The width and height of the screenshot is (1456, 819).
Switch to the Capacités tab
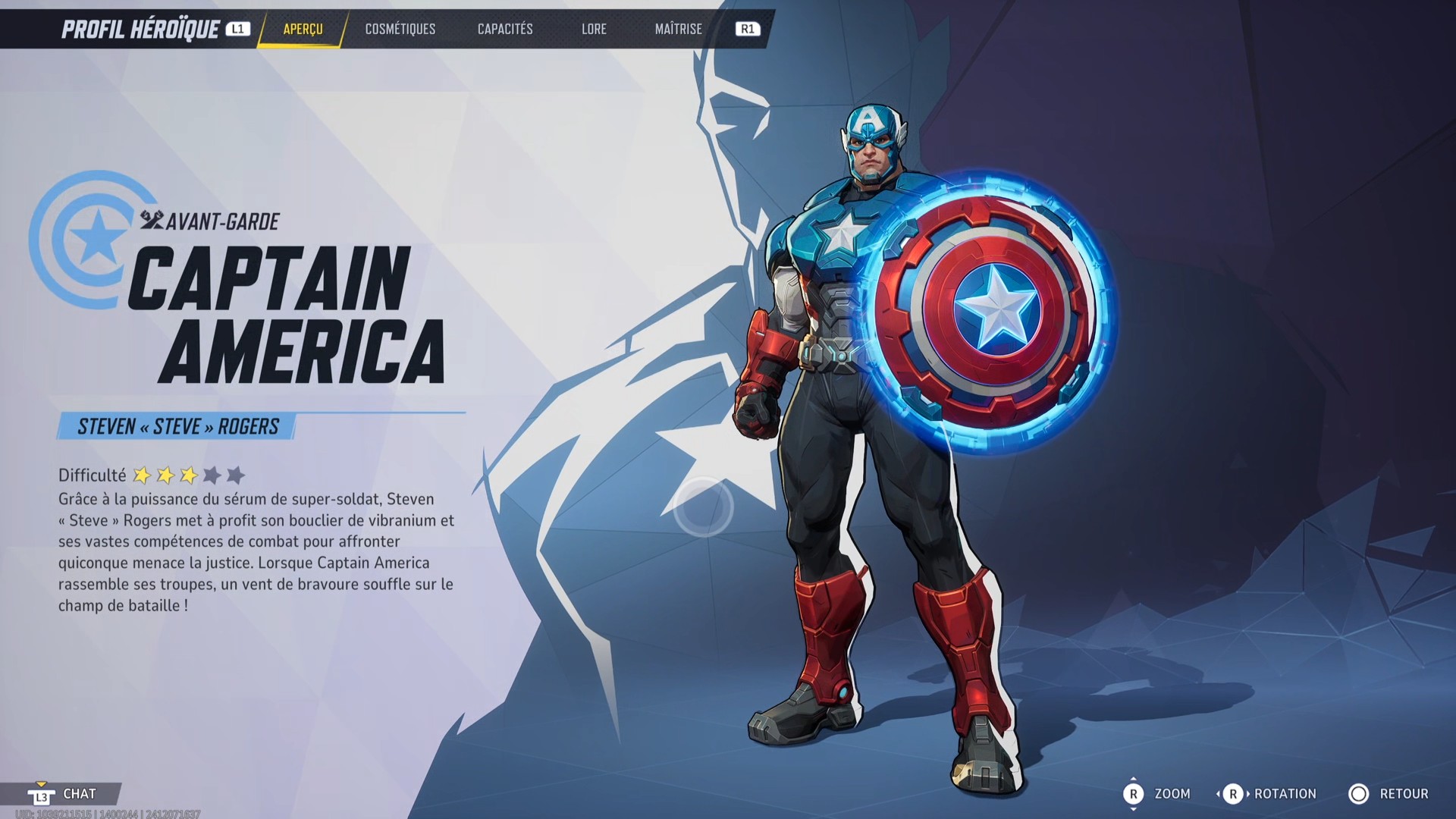point(504,30)
